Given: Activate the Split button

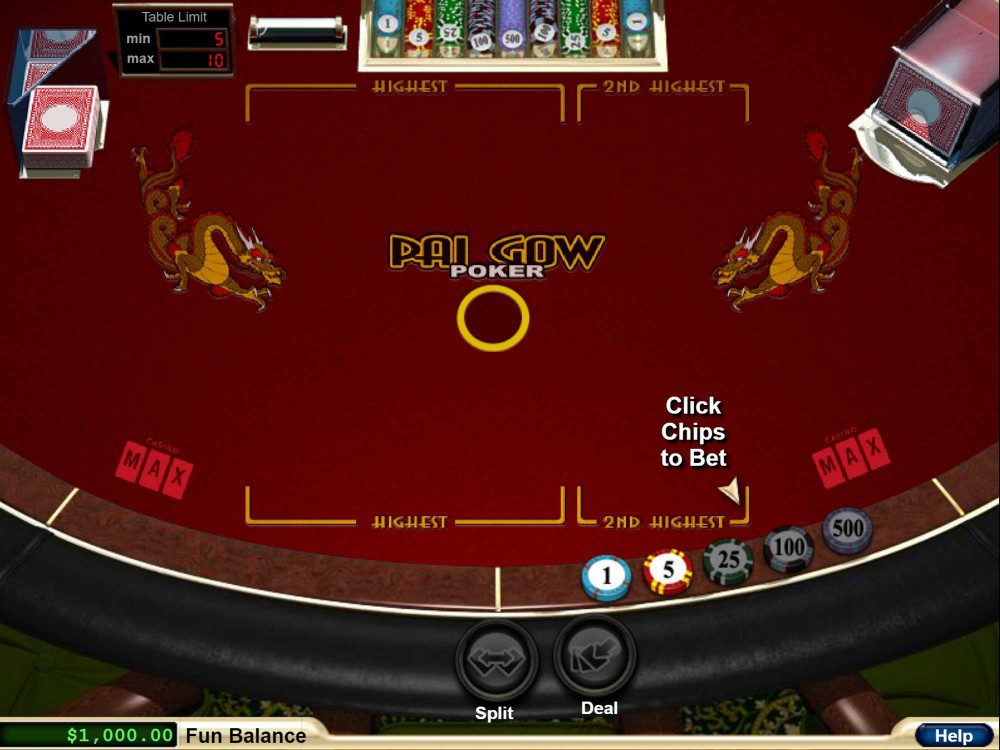Looking at the screenshot, I should click(x=497, y=660).
